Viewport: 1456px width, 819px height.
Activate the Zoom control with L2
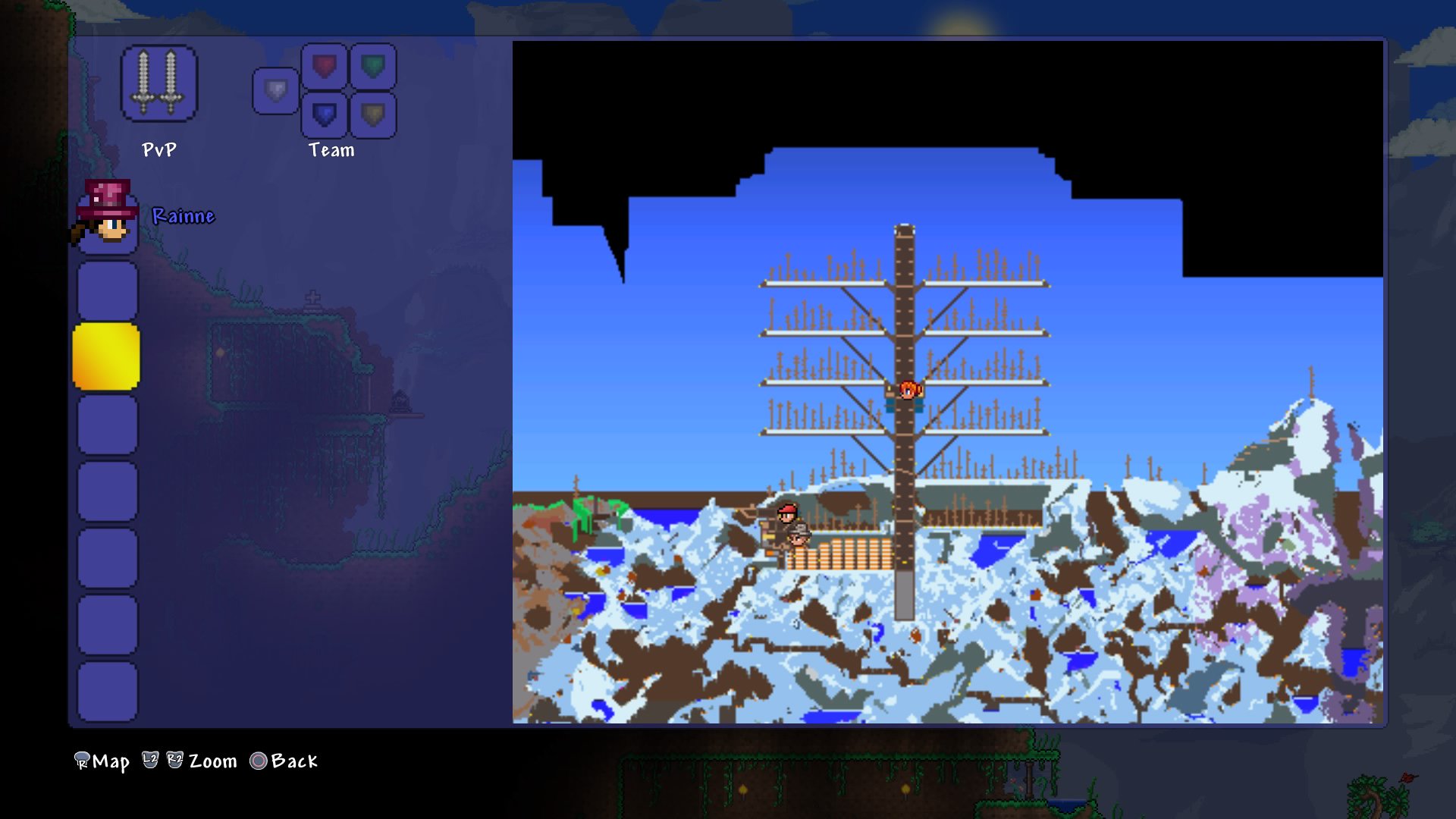tap(151, 761)
